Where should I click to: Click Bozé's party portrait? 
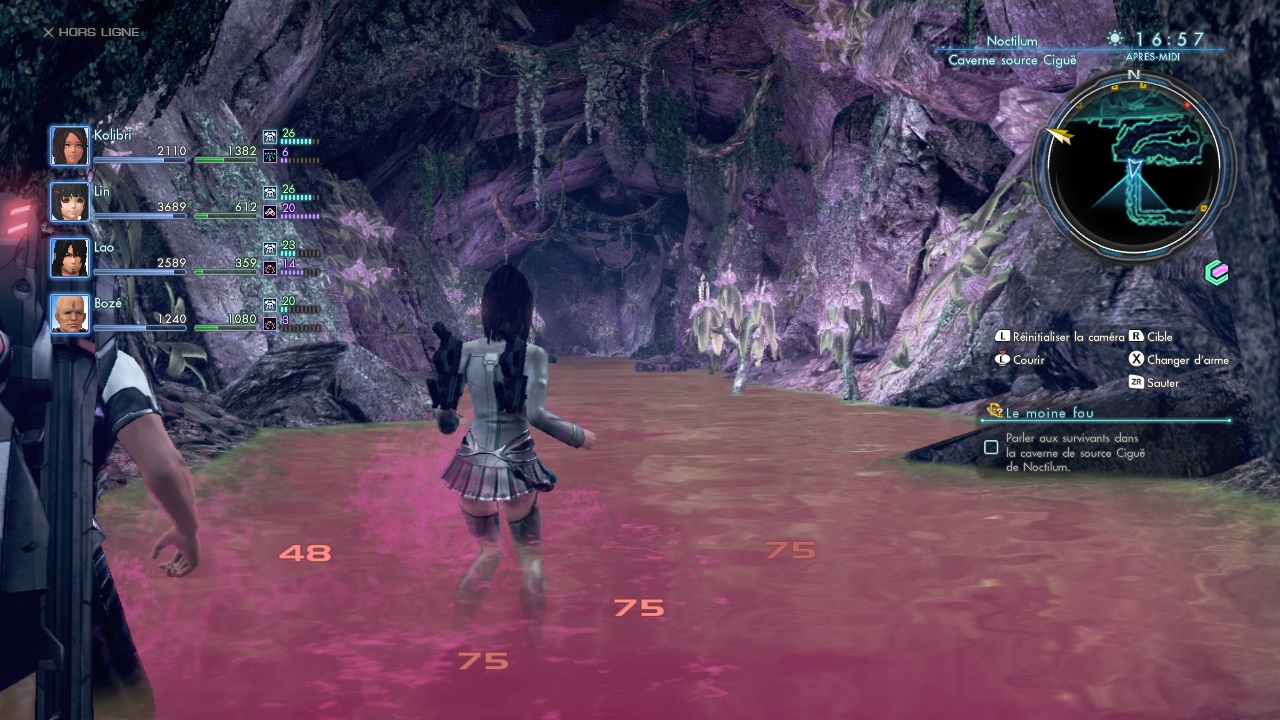[x=70, y=314]
